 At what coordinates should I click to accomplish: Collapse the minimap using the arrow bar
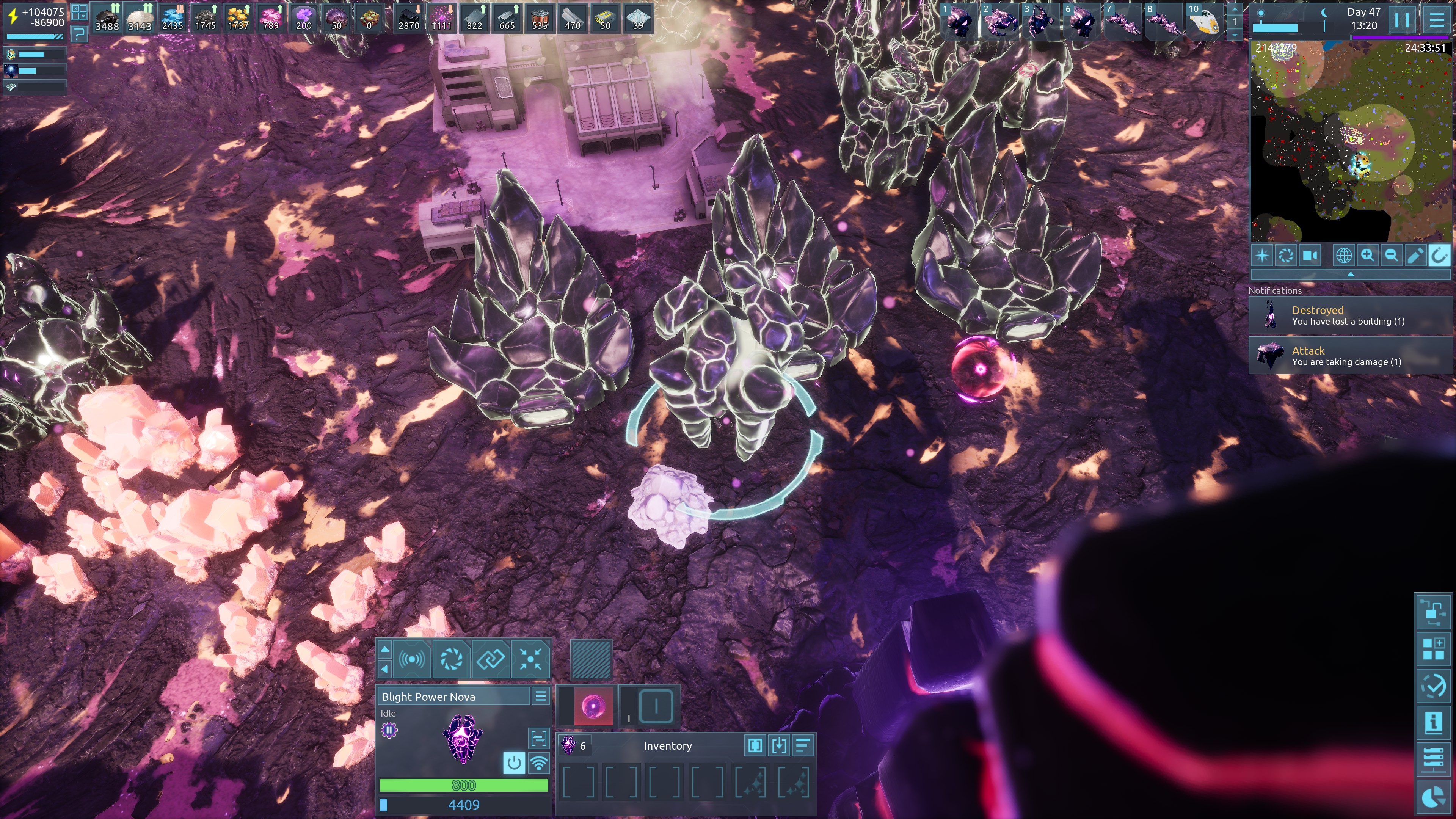[1350, 275]
